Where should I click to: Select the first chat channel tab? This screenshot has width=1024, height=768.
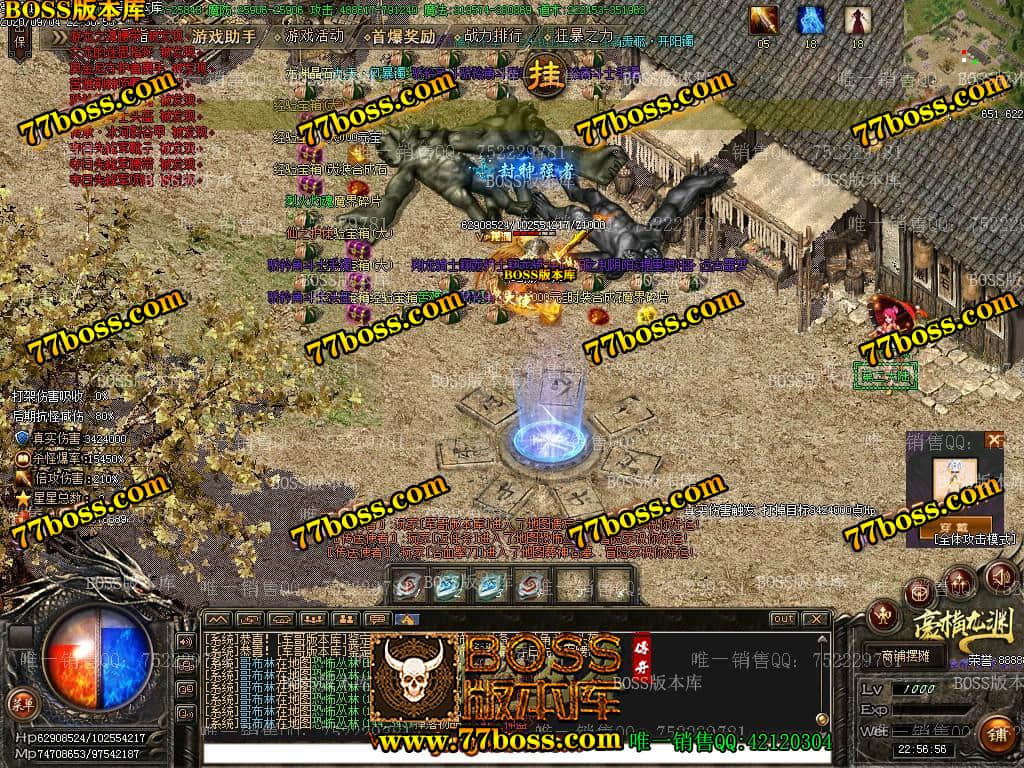point(217,619)
